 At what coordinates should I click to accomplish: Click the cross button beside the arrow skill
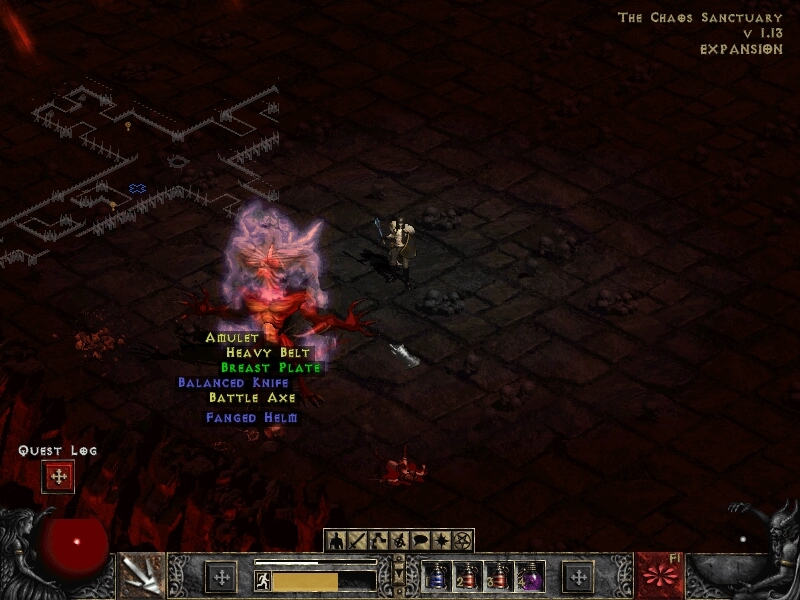pos(220,577)
